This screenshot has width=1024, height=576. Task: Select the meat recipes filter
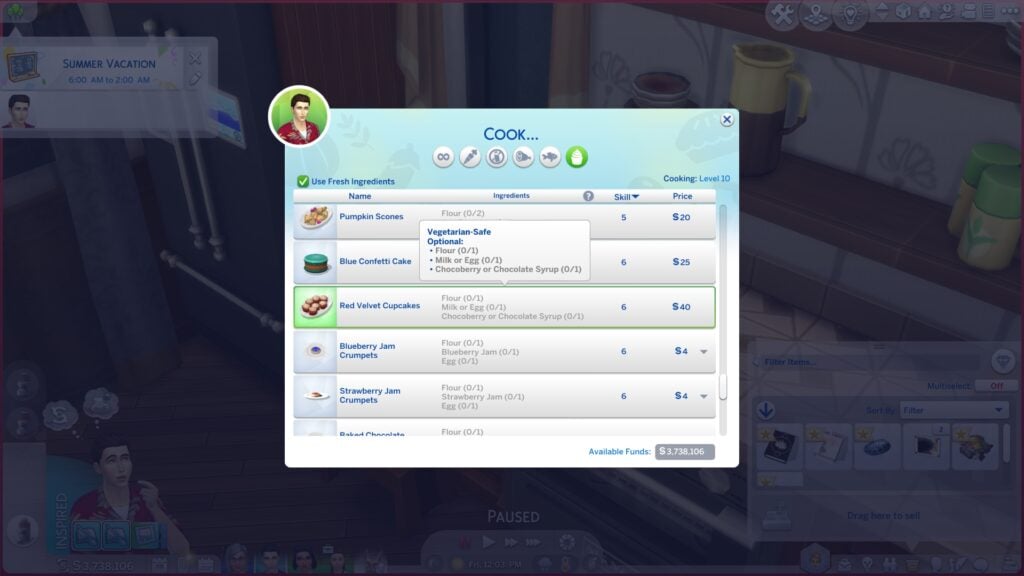click(x=523, y=157)
